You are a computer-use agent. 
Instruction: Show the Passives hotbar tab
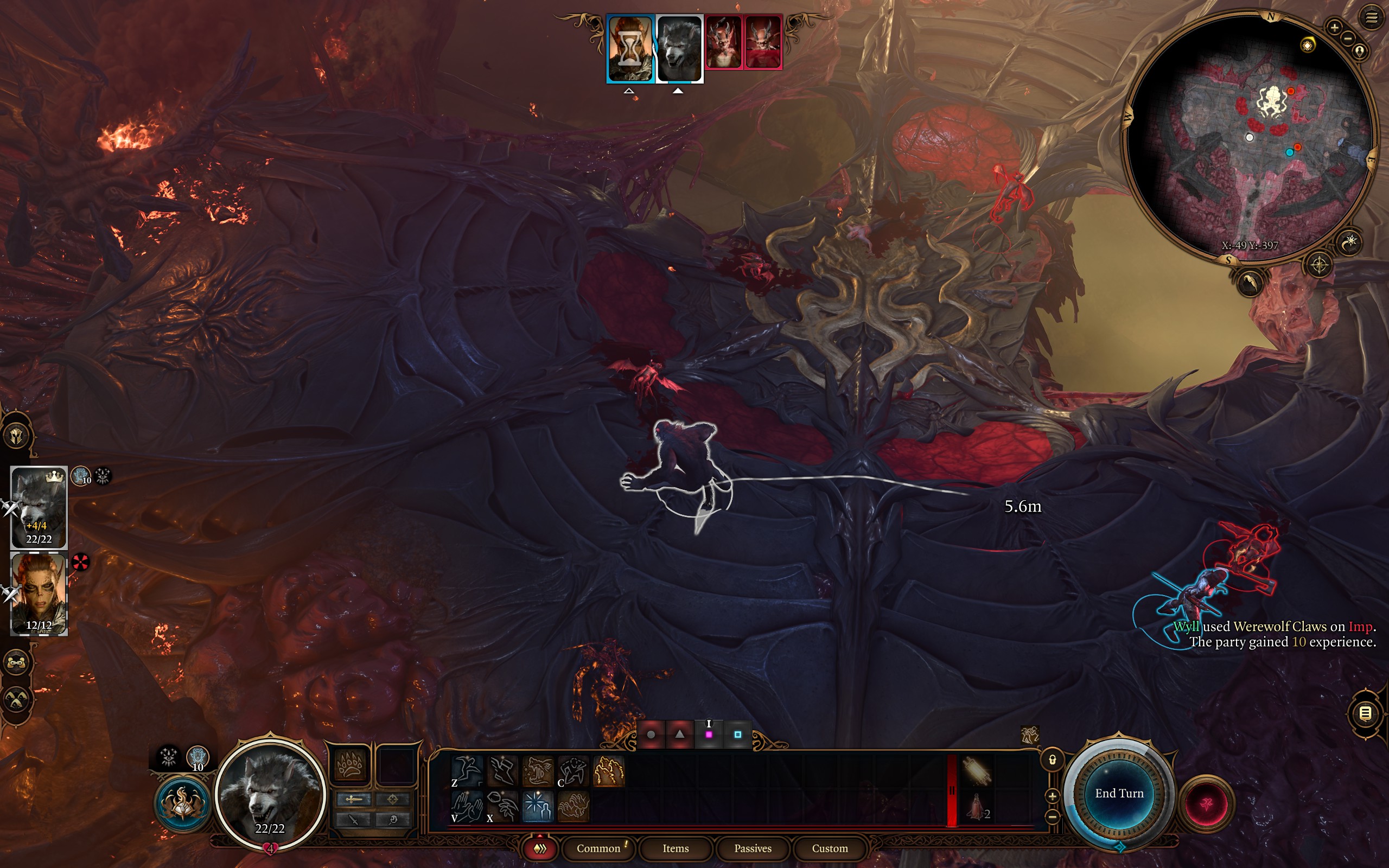click(x=753, y=848)
